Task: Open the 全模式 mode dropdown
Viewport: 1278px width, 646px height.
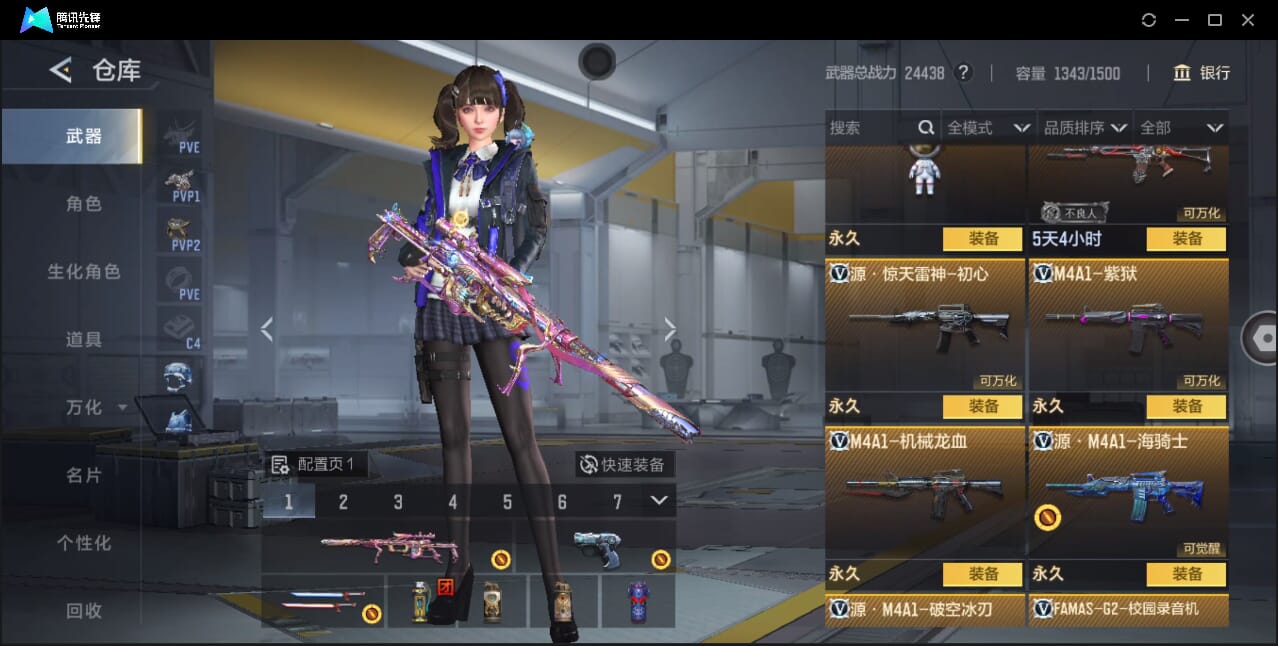Action: coord(988,128)
